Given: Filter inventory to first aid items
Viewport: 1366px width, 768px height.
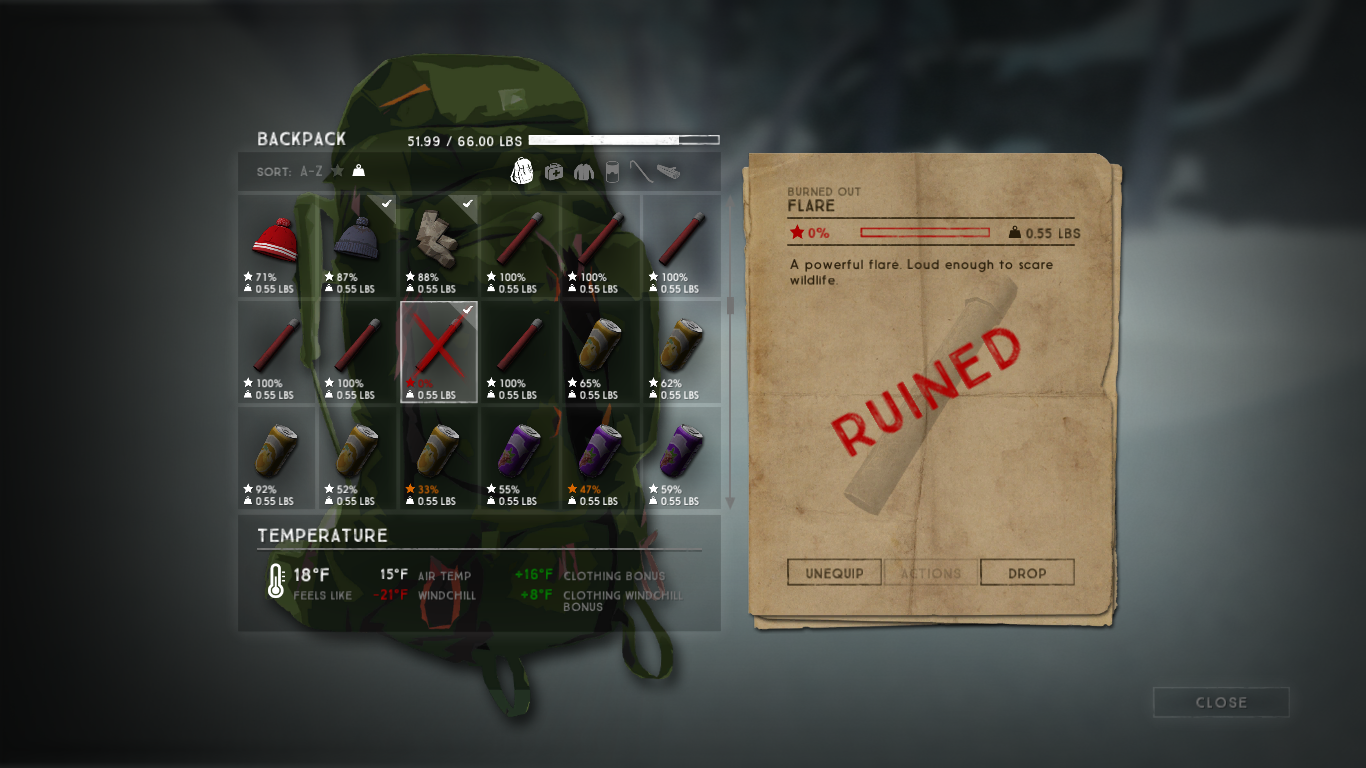Looking at the screenshot, I should pos(553,172).
